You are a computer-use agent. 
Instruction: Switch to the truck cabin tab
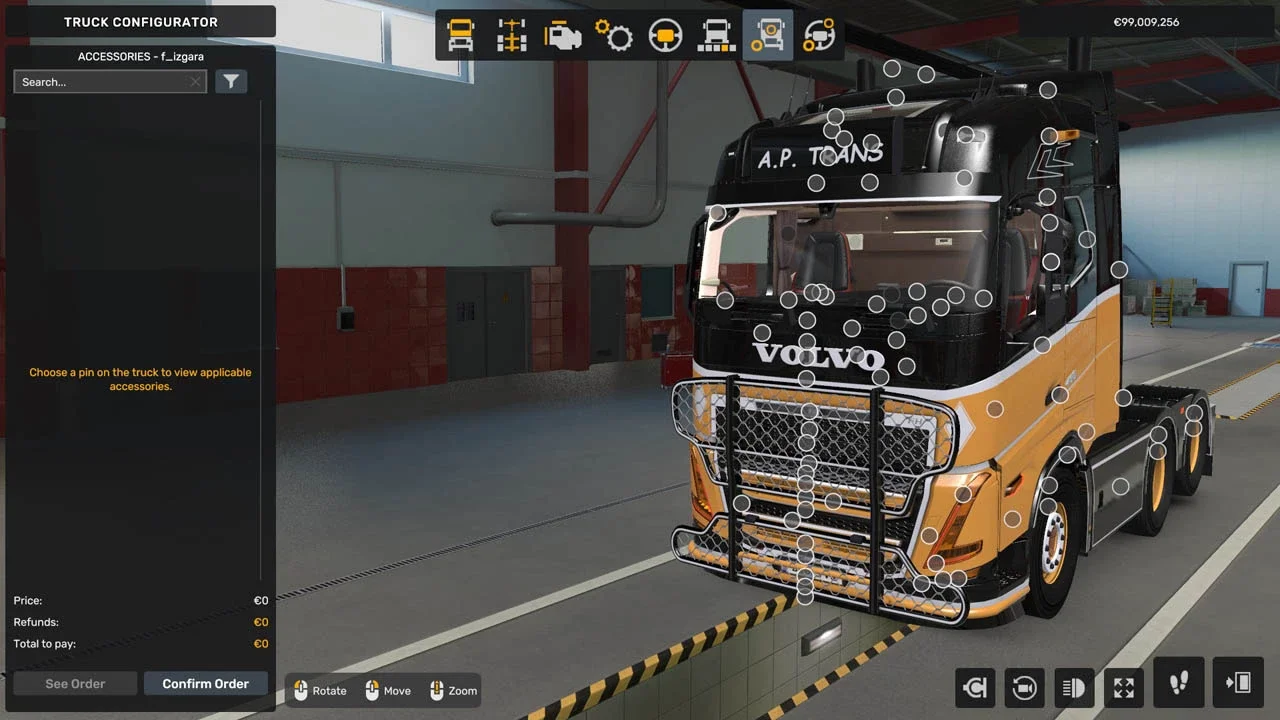(461, 36)
